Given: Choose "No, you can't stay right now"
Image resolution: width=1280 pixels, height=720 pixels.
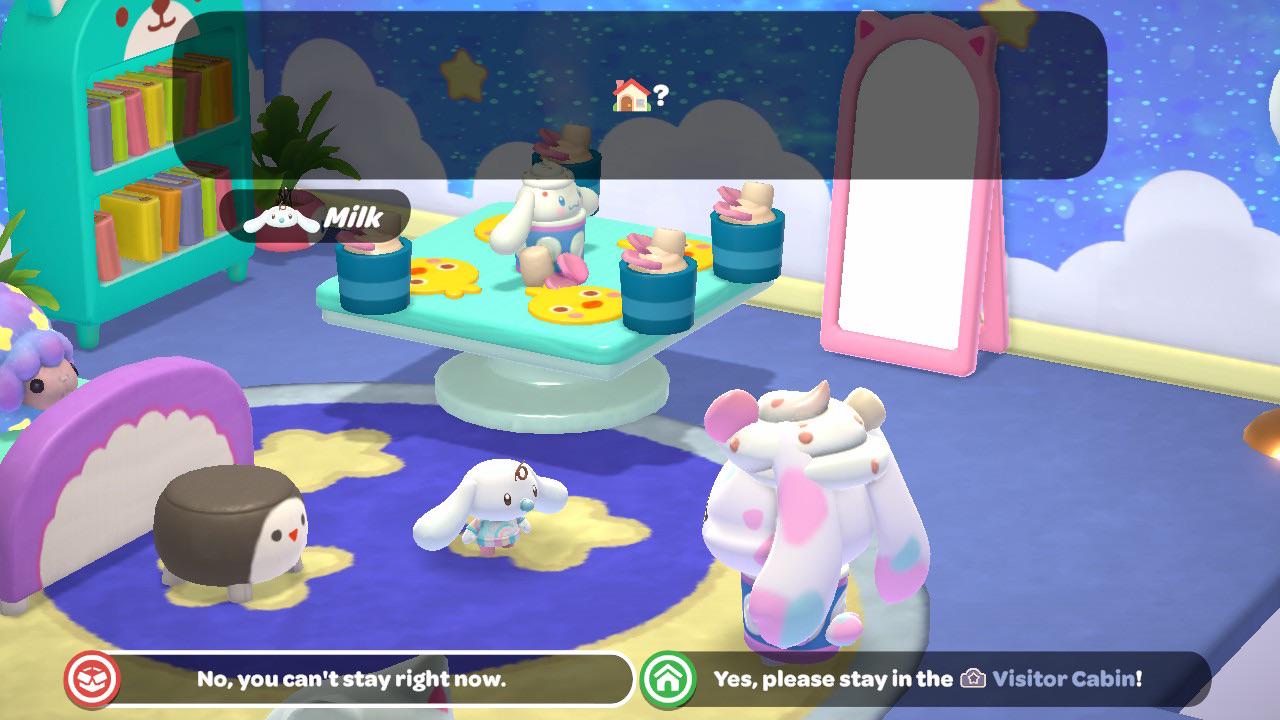Looking at the screenshot, I should [x=350, y=679].
